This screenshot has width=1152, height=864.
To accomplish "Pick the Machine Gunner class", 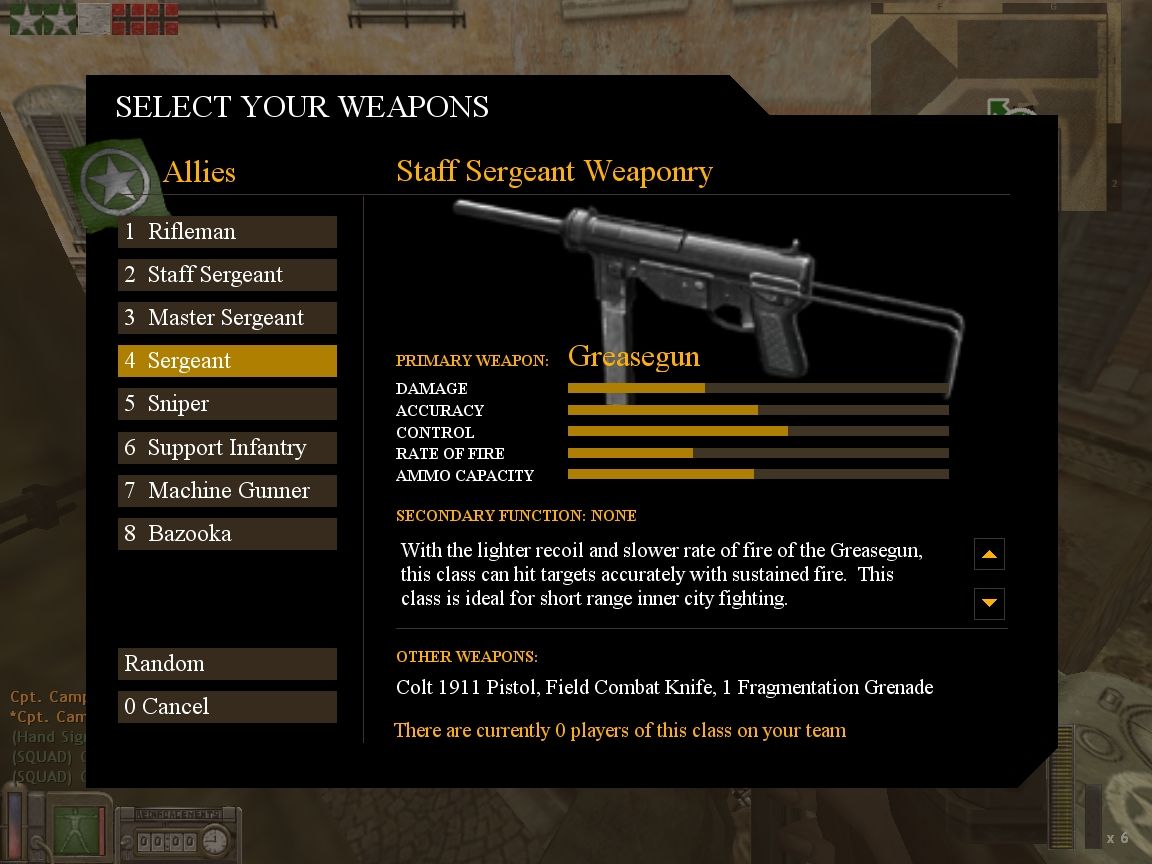I will pyautogui.click(x=227, y=491).
